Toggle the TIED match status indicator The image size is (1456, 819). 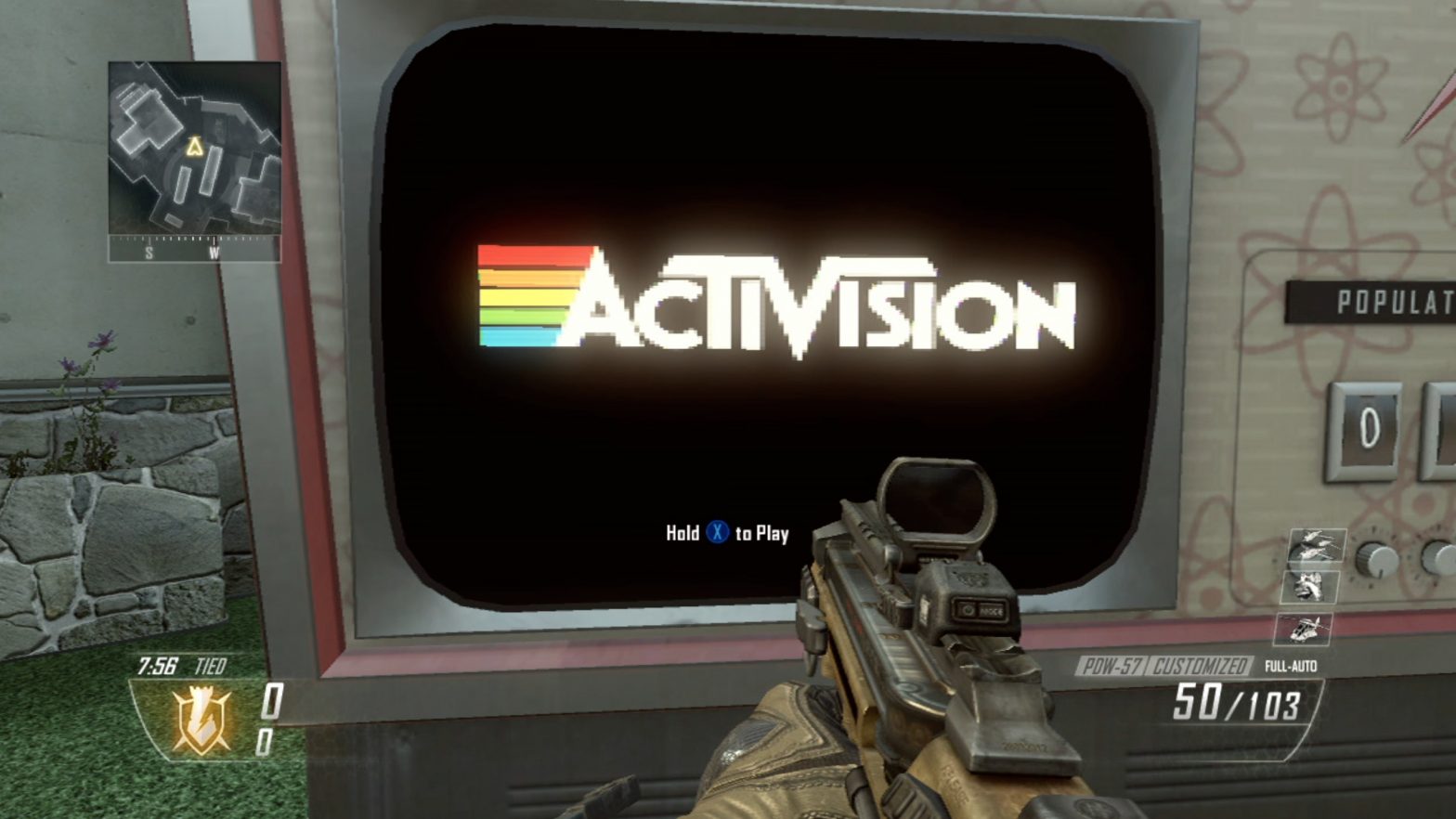pos(210,665)
